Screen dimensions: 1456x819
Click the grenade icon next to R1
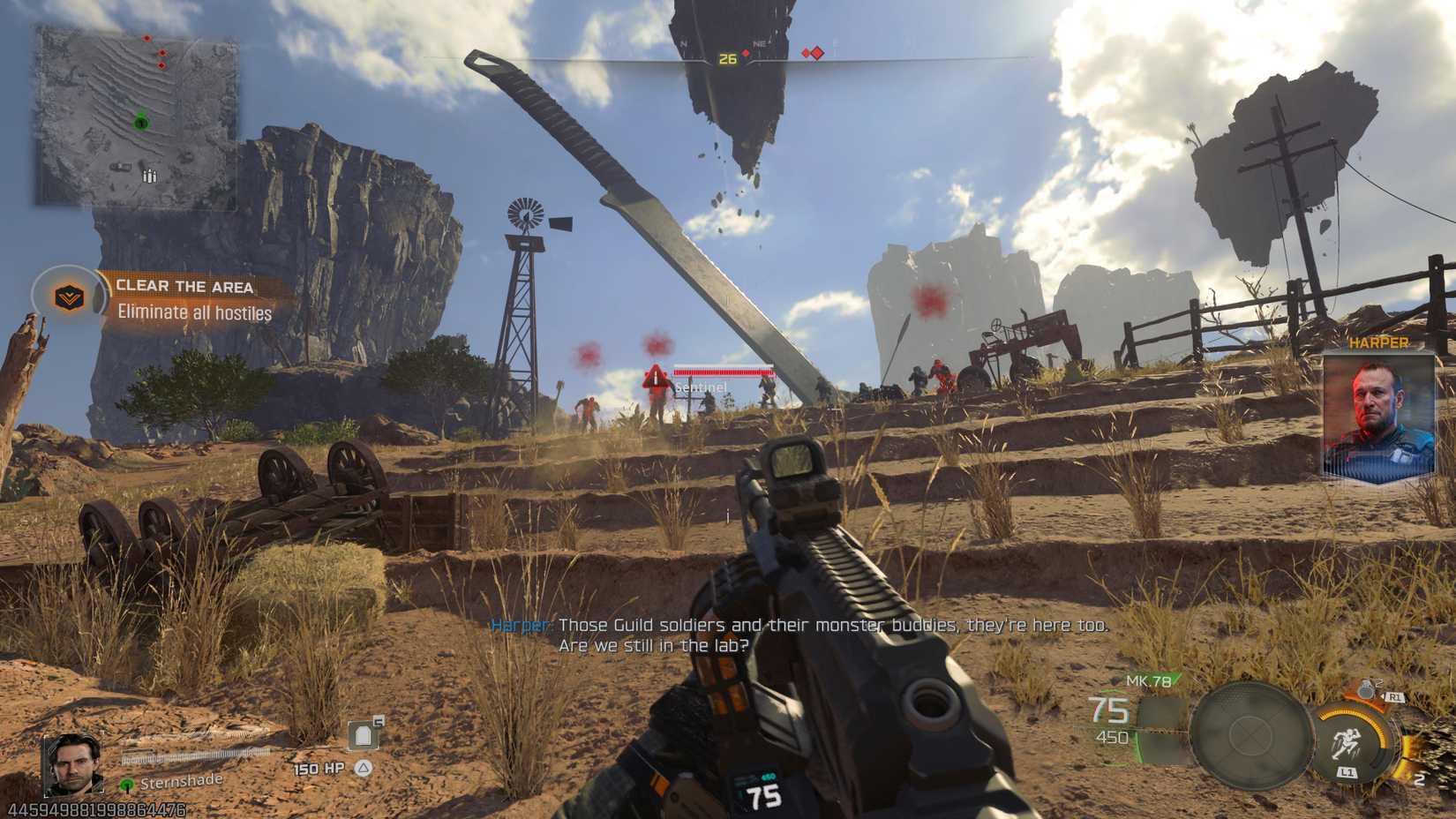click(1366, 690)
